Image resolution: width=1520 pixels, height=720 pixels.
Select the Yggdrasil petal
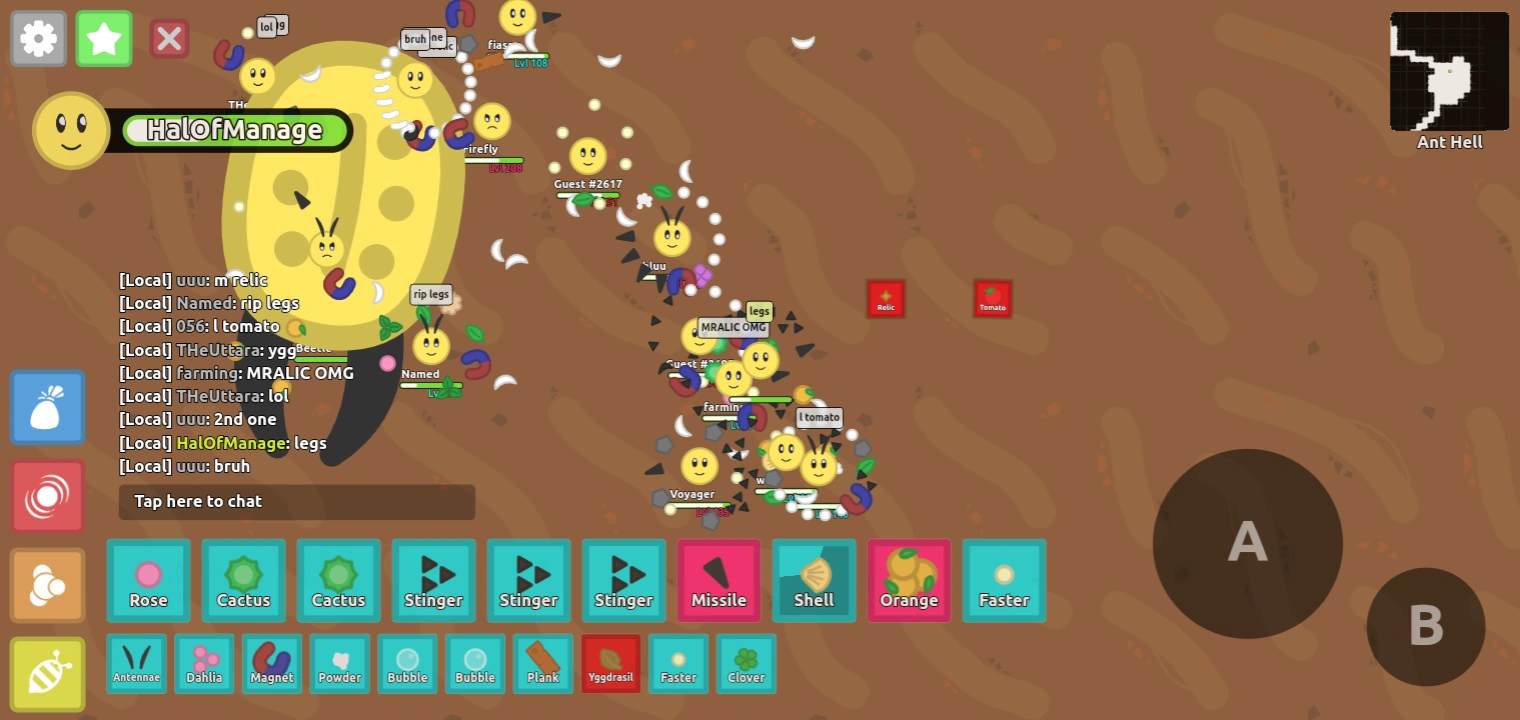point(610,663)
